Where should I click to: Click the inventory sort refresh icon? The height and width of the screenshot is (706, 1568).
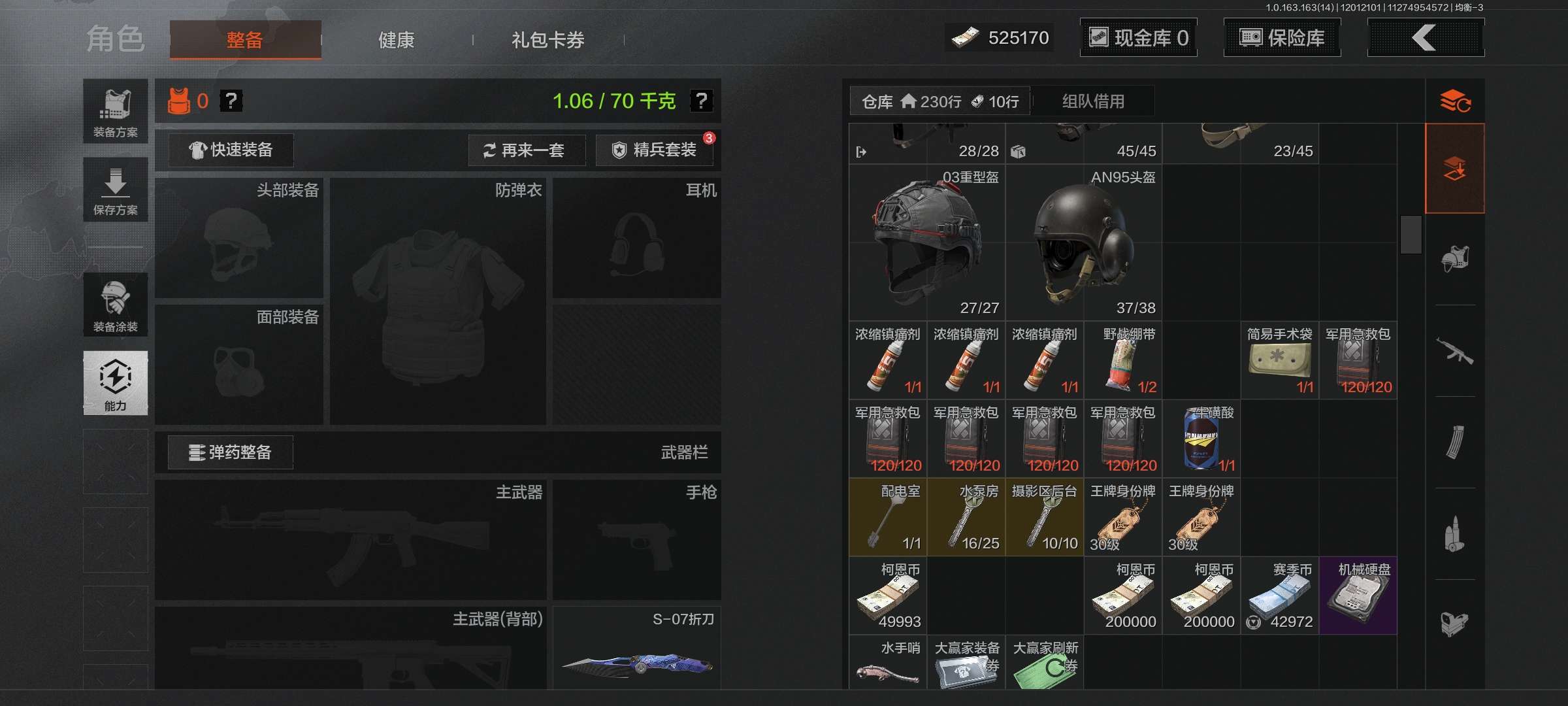1456,101
